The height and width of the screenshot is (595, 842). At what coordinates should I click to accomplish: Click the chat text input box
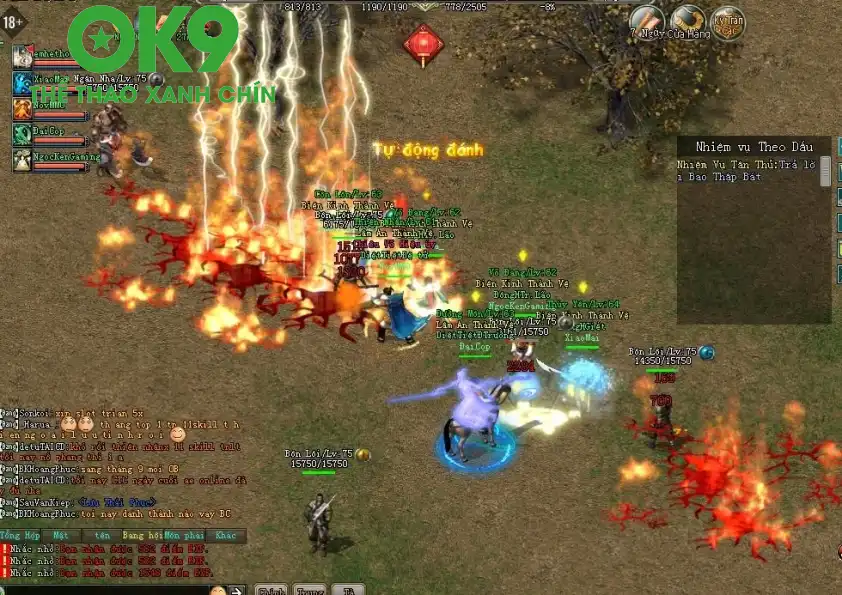click(x=100, y=589)
